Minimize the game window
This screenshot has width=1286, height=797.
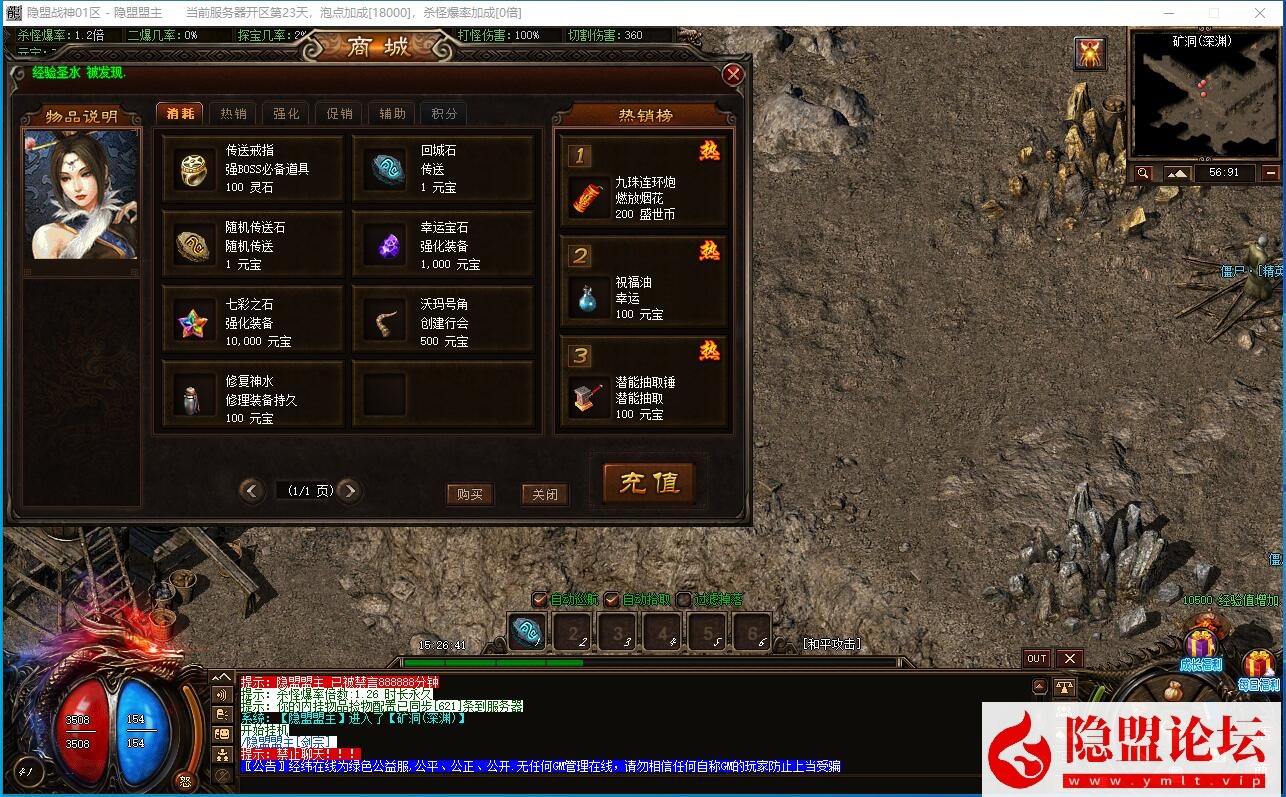(1171, 13)
